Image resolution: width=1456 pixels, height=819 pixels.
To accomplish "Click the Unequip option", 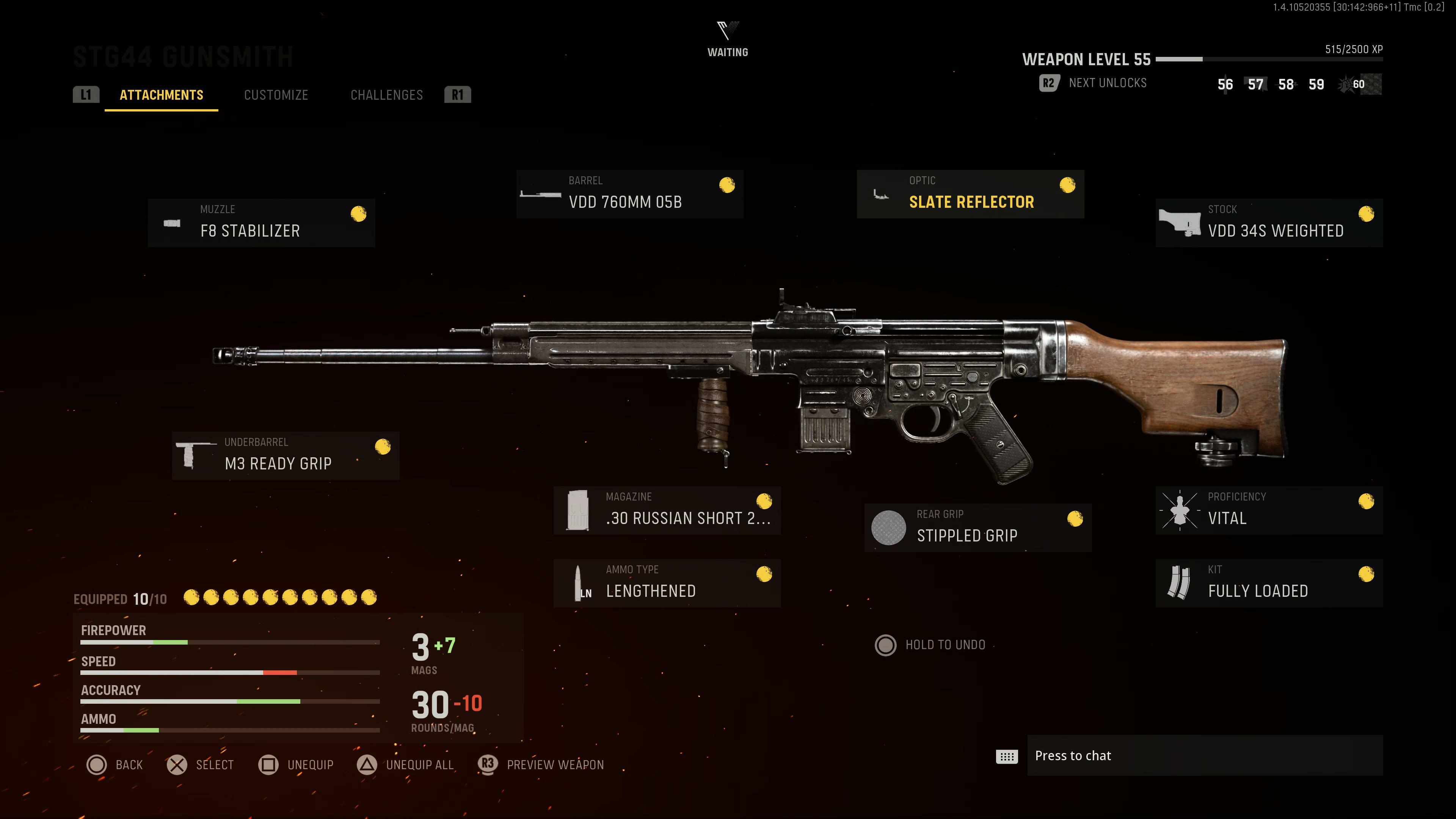I will click(296, 765).
